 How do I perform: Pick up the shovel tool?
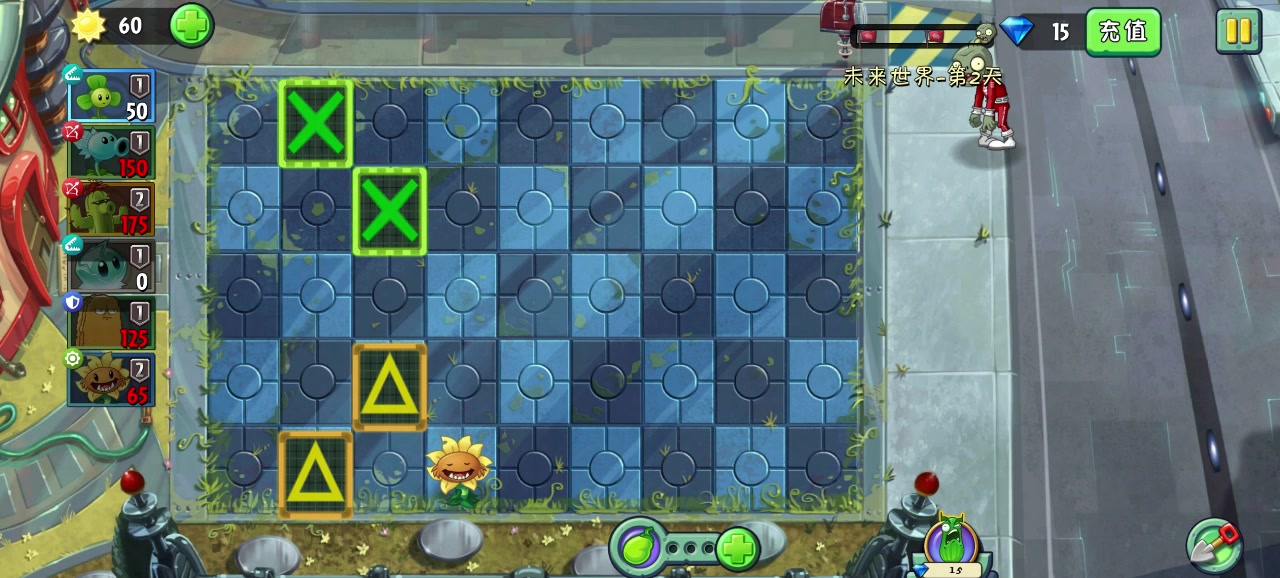pos(1214,543)
